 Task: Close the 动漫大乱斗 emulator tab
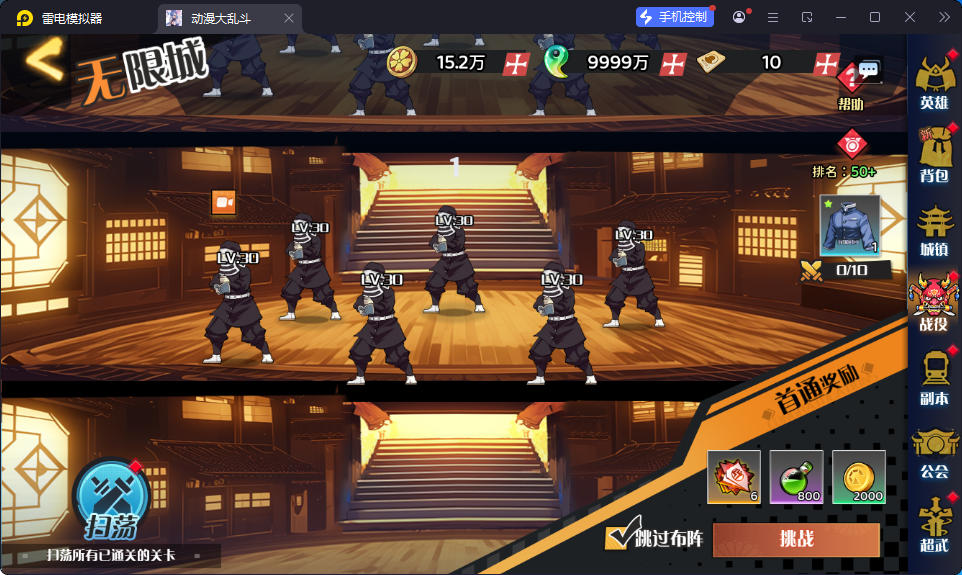pyautogui.click(x=289, y=18)
